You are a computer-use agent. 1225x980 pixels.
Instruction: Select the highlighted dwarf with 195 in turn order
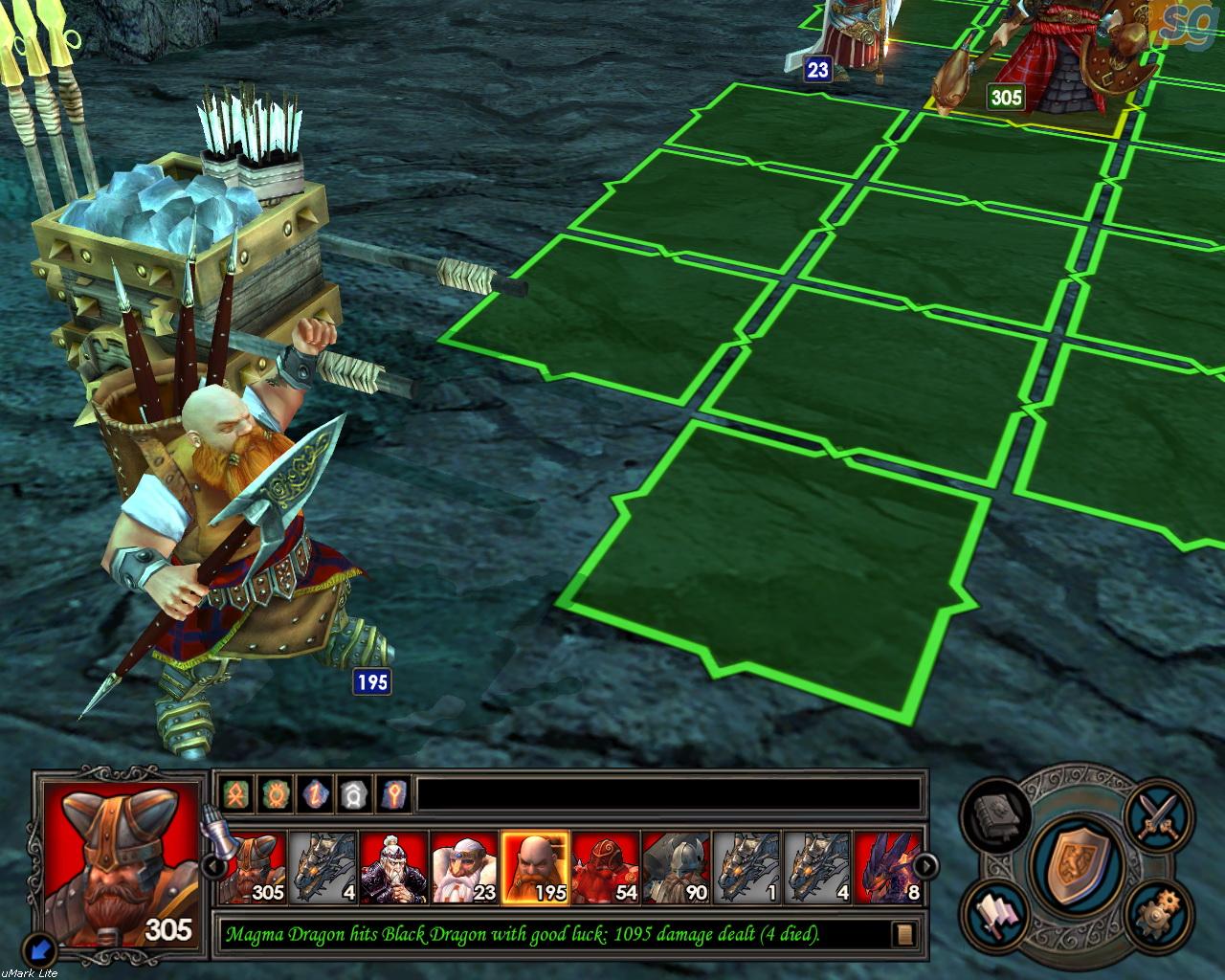(535, 867)
